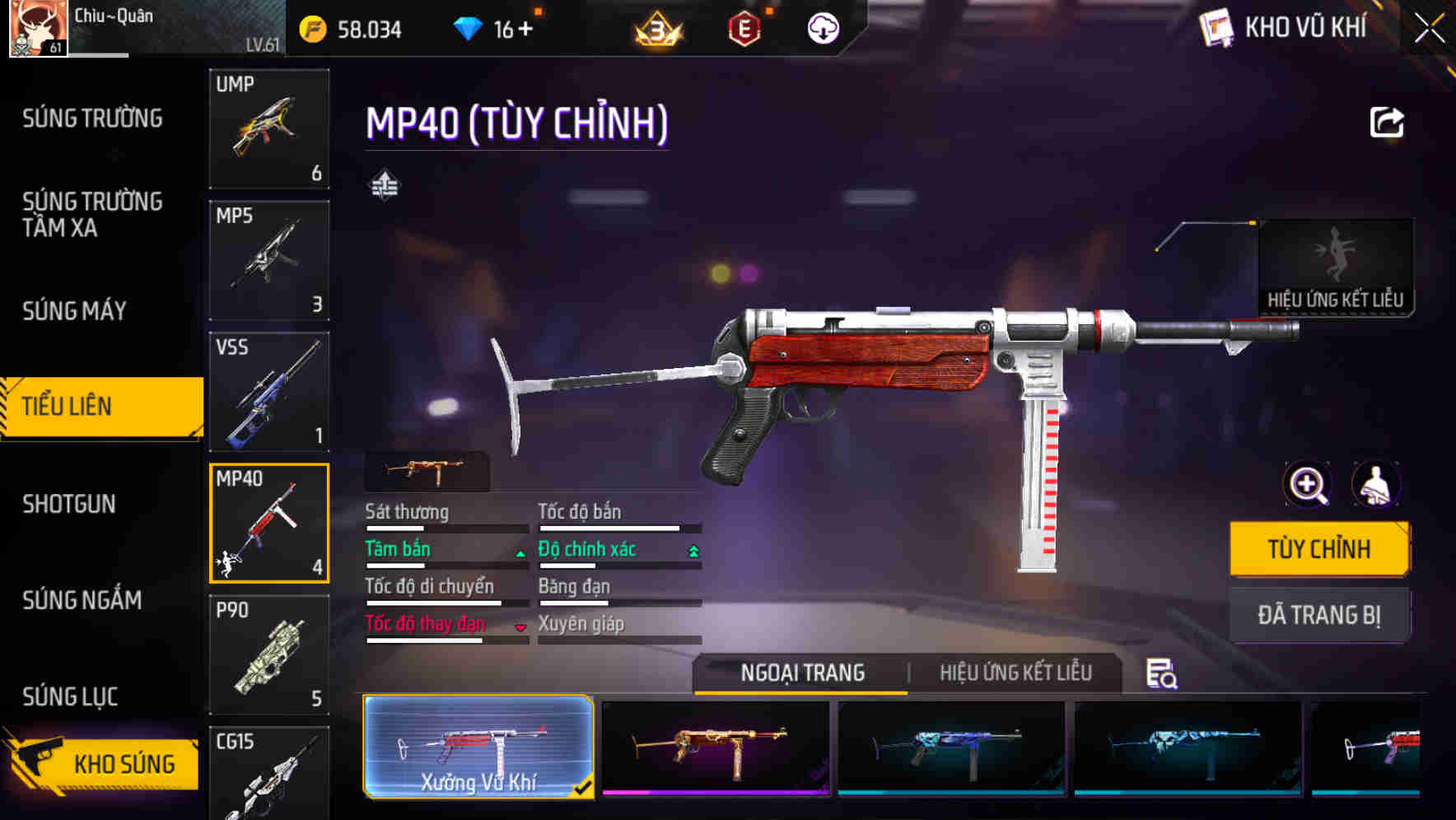Open the Súng Trường category
The height and width of the screenshot is (820, 1456).
point(92,119)
